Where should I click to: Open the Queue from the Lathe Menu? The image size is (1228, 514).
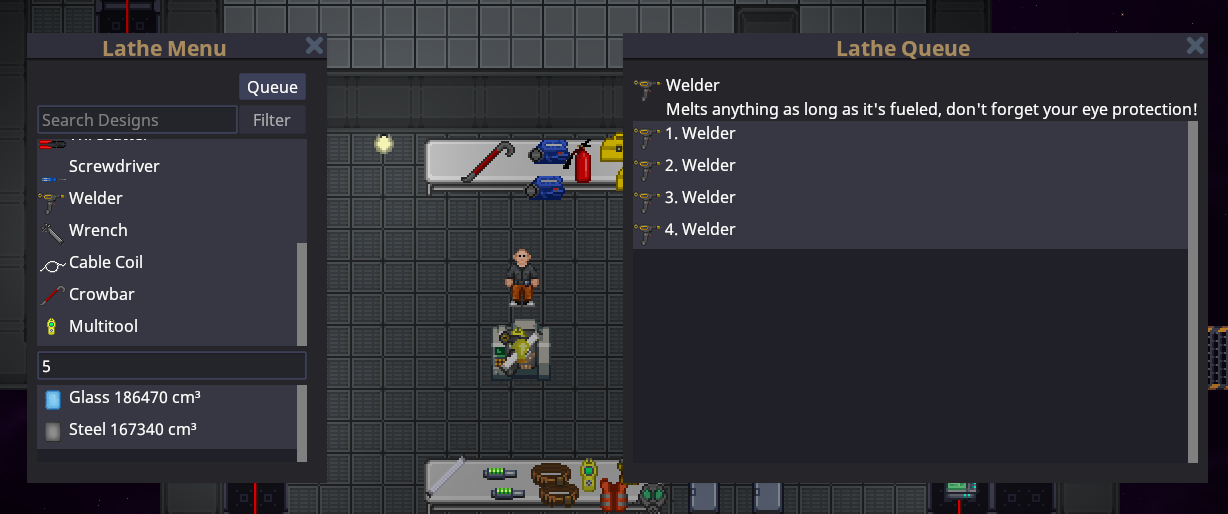click(x=272, y=87)
